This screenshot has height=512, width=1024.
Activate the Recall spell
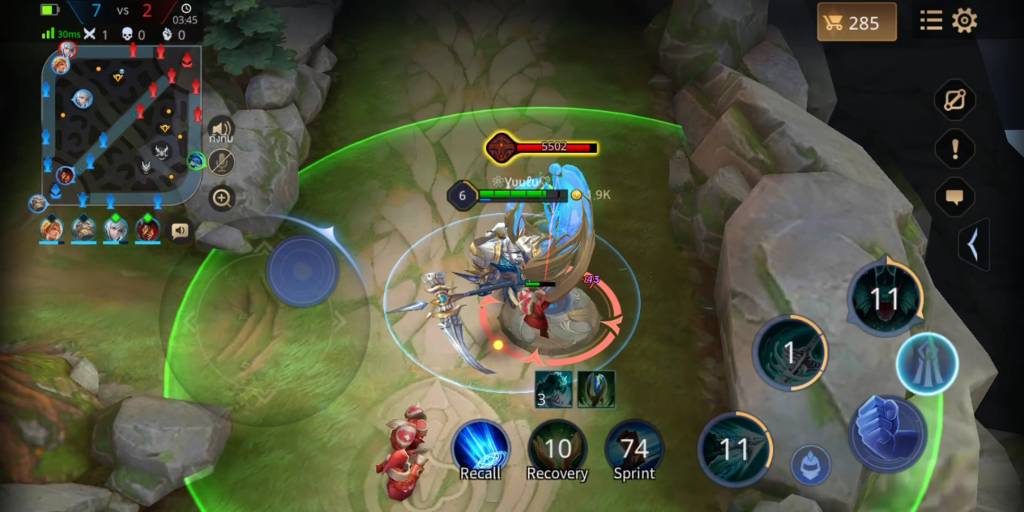pos(481,447)
